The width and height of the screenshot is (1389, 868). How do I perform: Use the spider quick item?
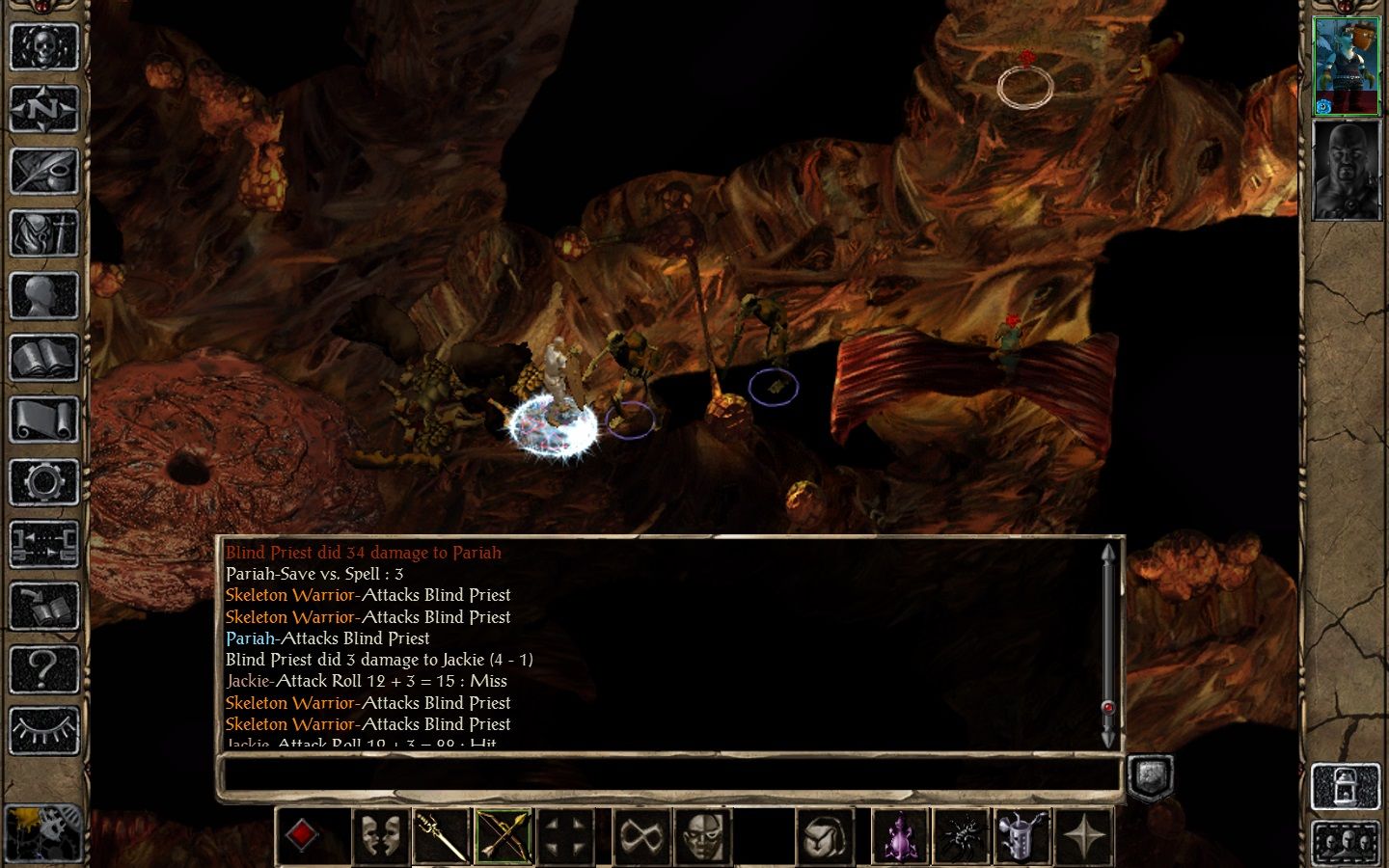[962, 835]
